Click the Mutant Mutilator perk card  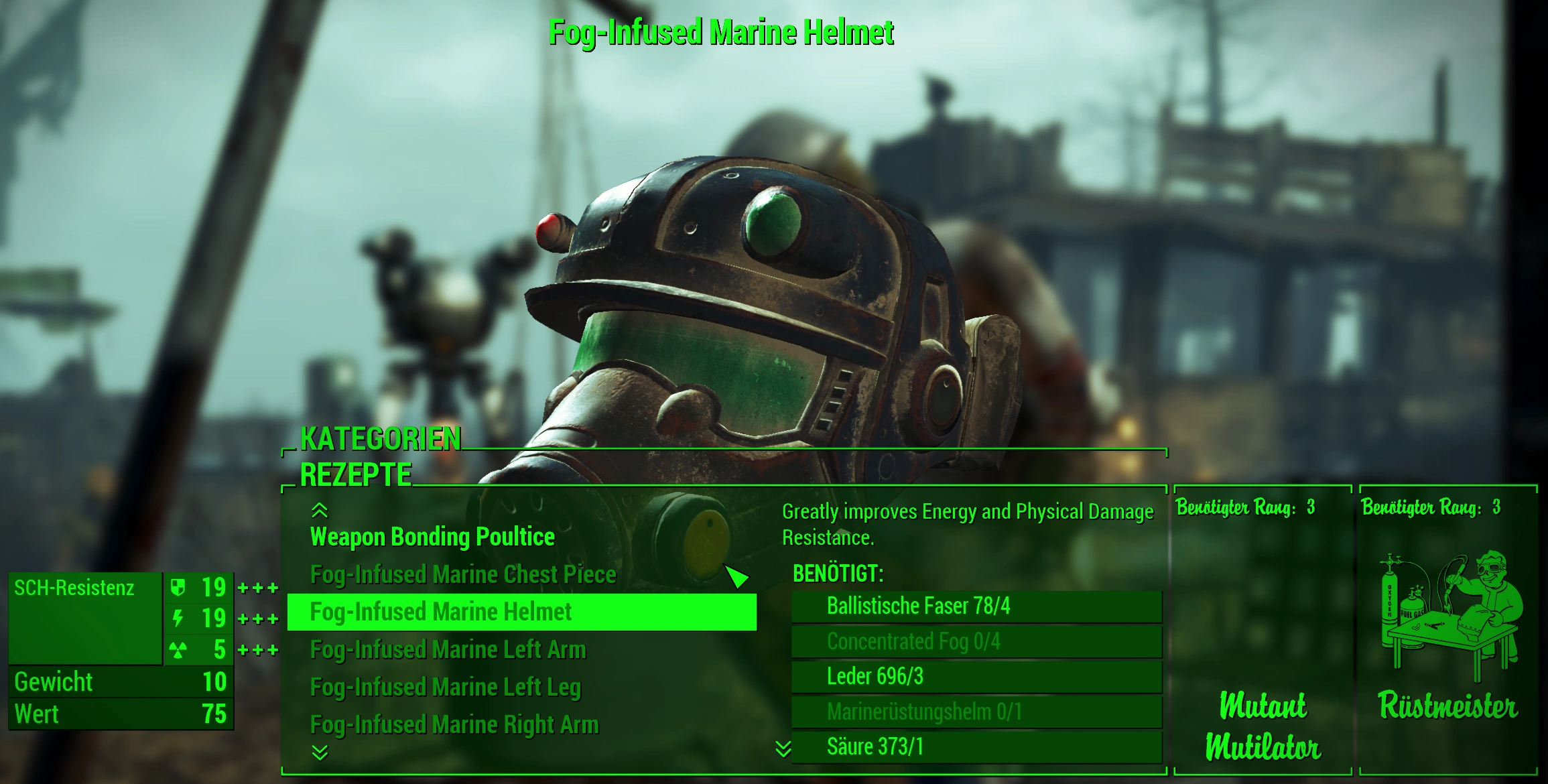tap(1263, 630)
